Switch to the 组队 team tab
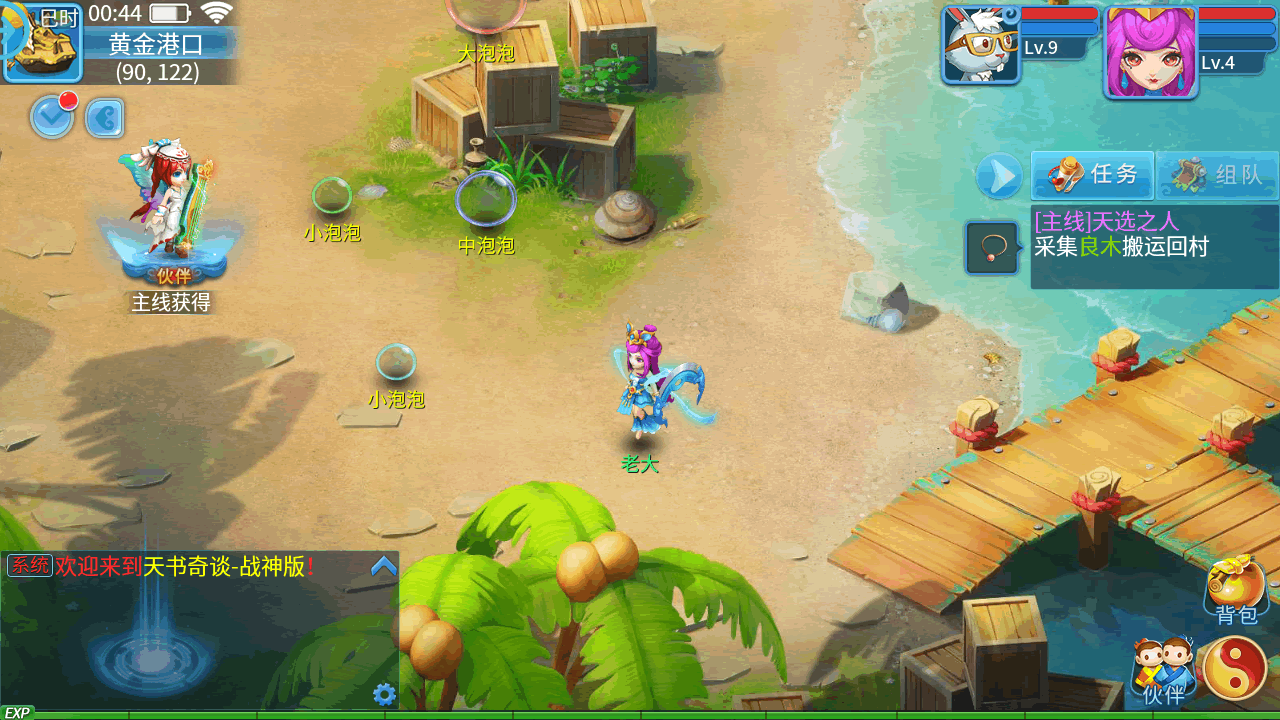This screenshot has width=1280, height=720. tap(1217, 176)
